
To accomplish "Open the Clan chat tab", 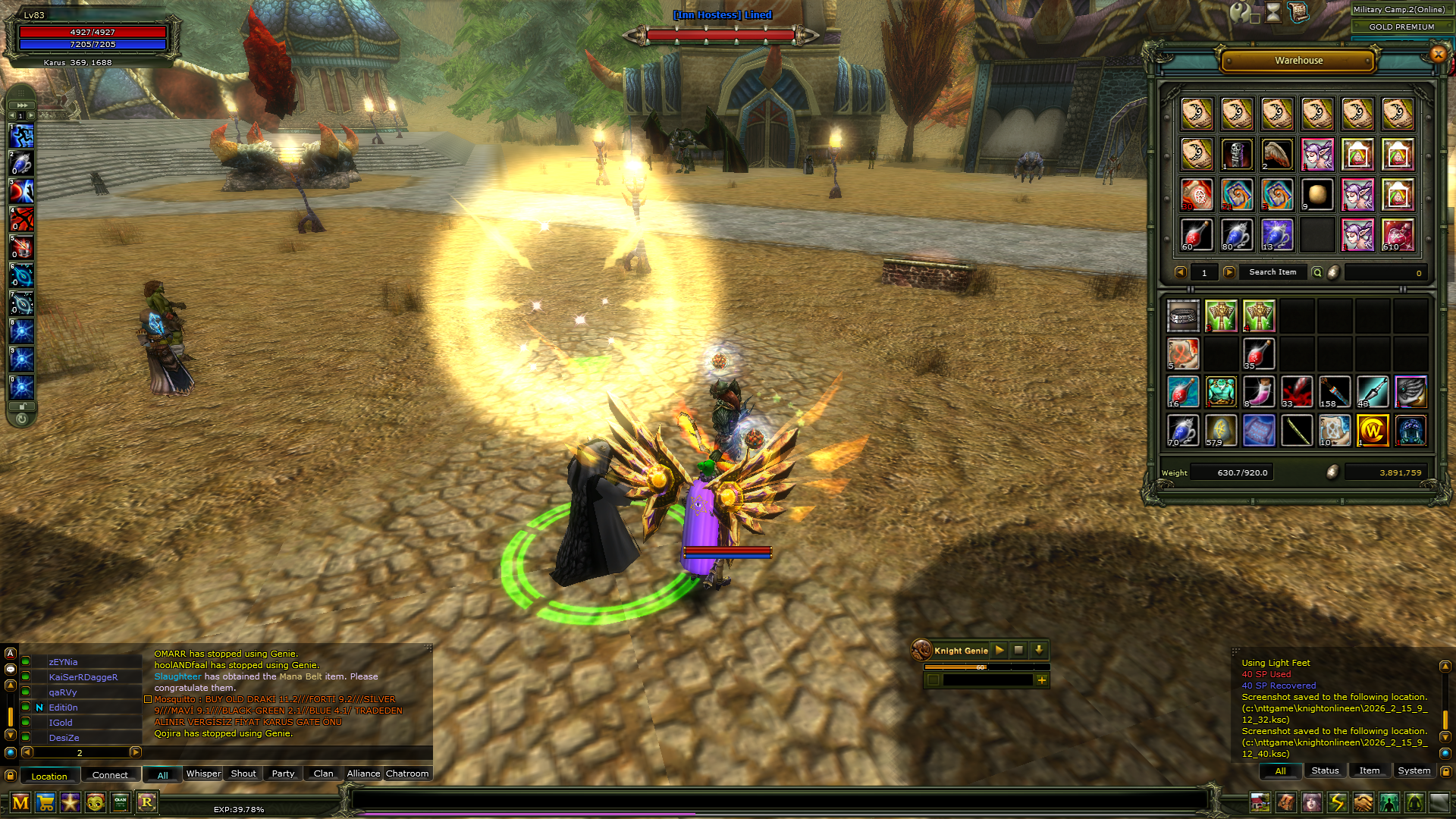I will point(323,773).
